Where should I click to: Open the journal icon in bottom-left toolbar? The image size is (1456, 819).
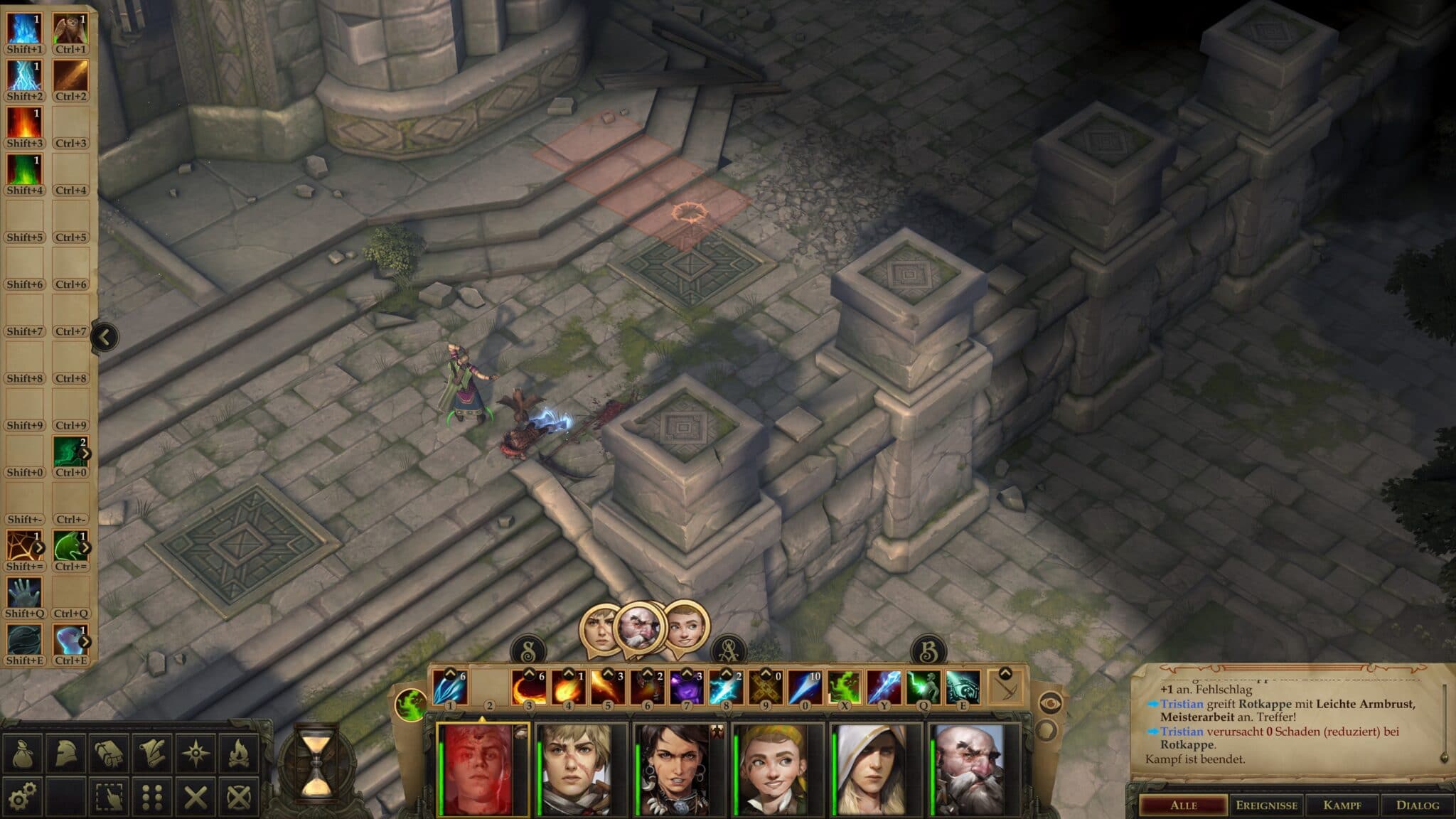click(109, 753)
